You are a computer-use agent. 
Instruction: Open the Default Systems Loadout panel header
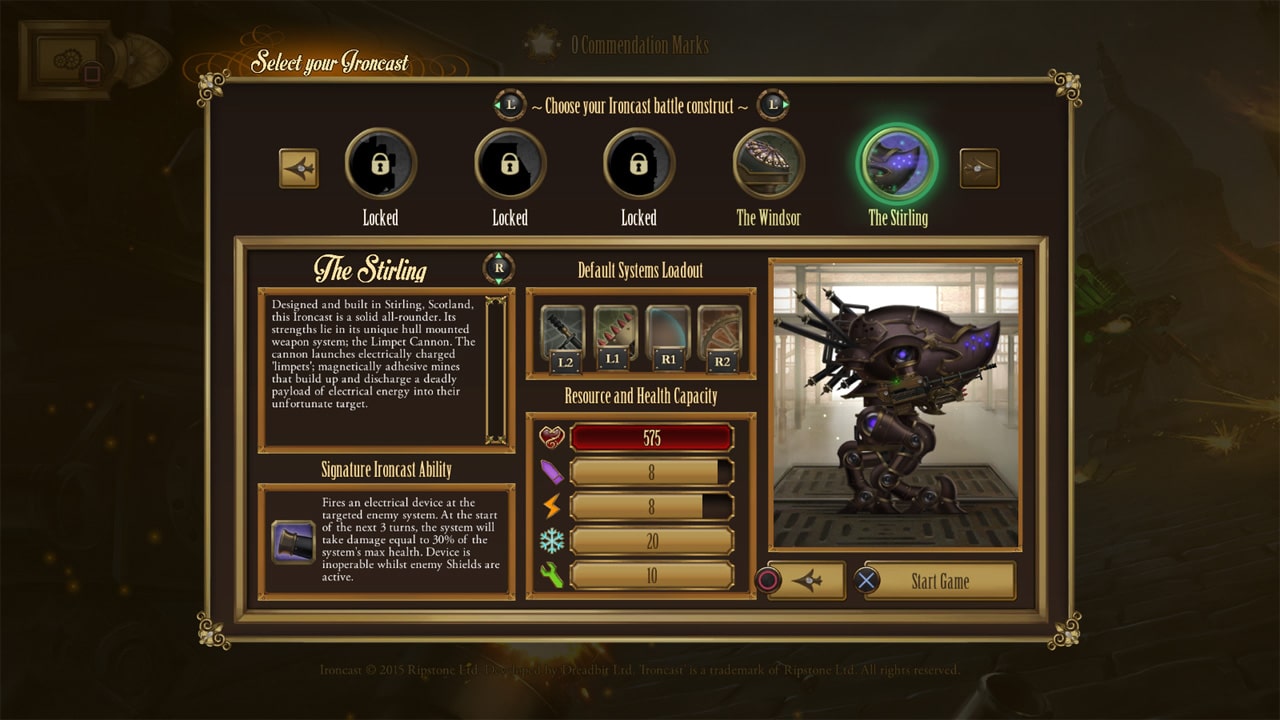tap(643, 270)
